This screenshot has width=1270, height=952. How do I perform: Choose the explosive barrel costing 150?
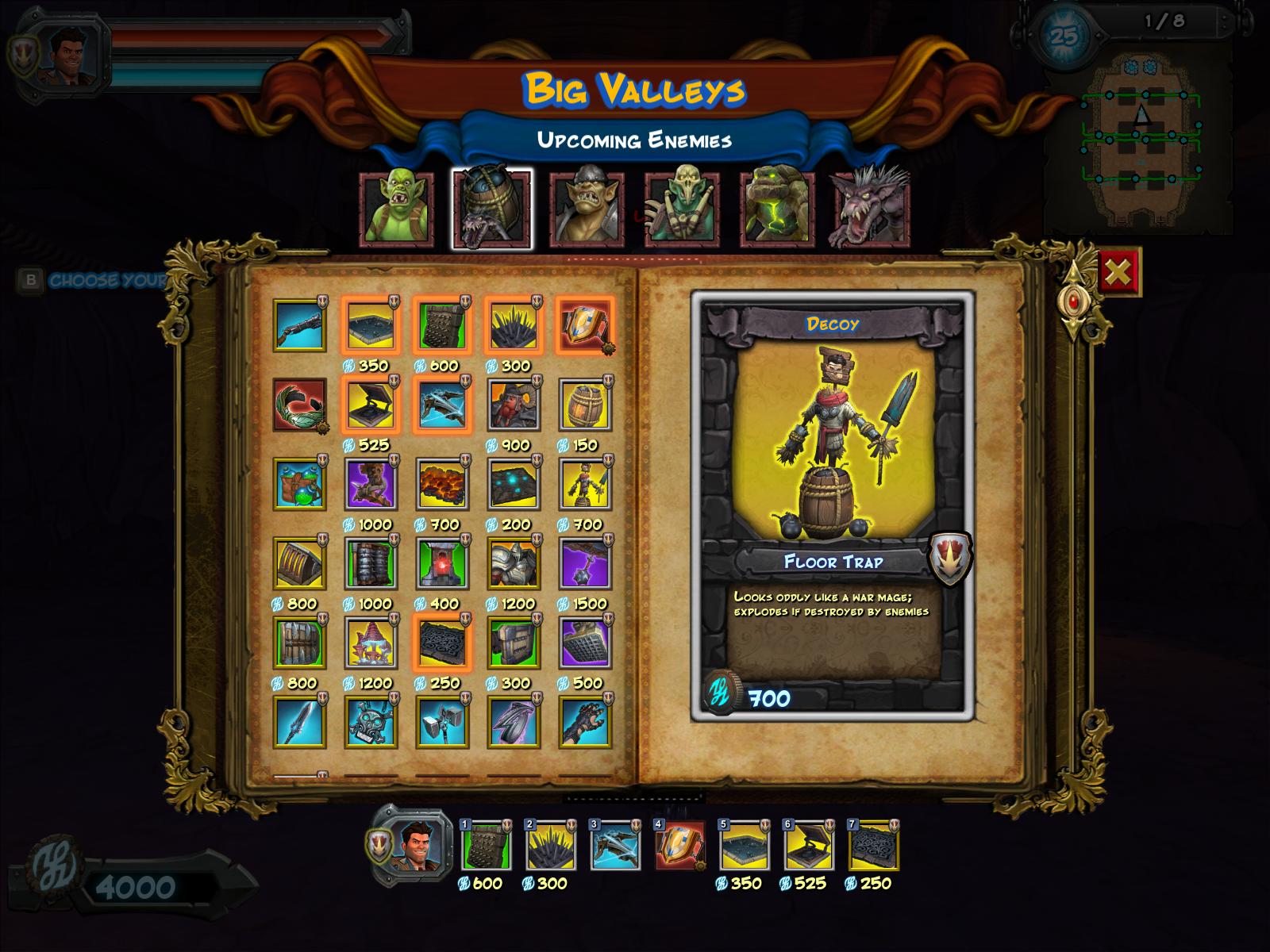pyautogui.click(x=585, y=405)
